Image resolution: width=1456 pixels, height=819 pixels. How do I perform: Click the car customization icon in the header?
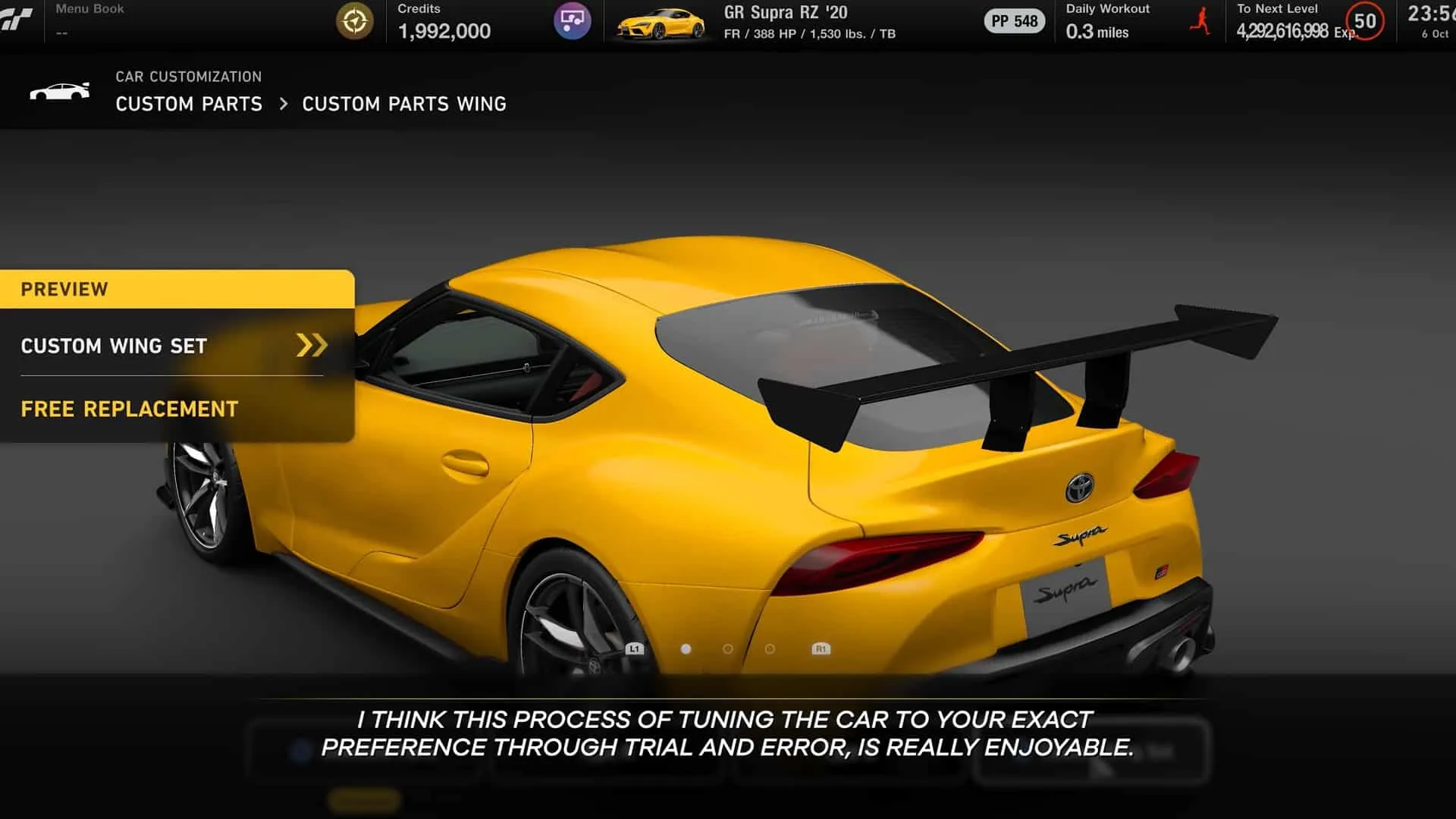tap(61, 91)
